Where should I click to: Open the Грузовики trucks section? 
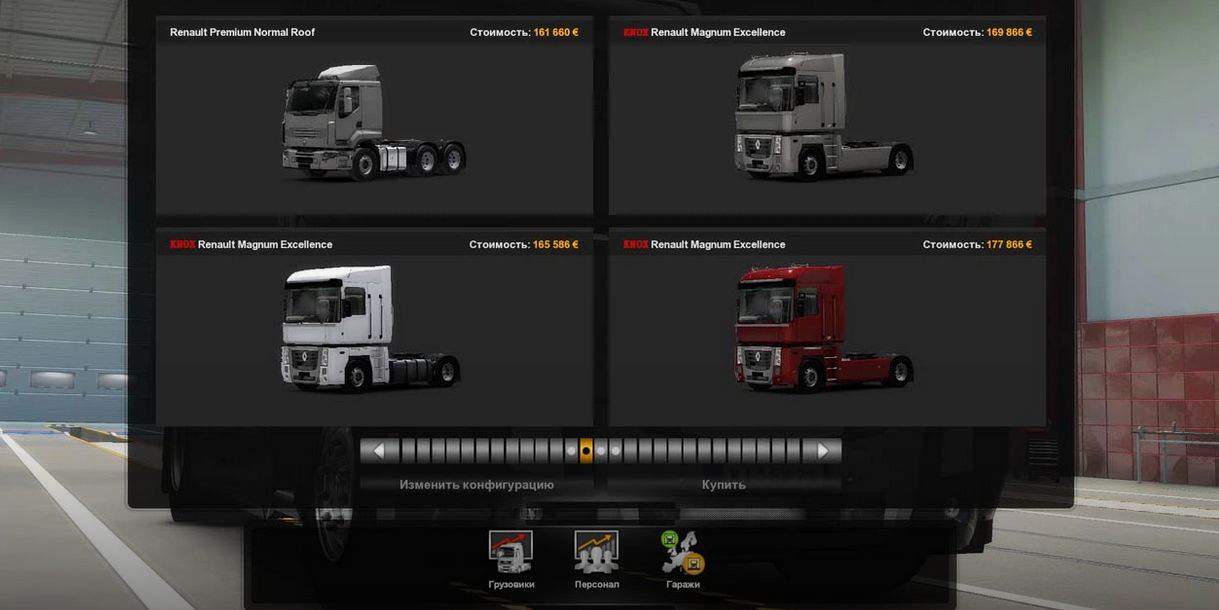click(x=511, y=560)
